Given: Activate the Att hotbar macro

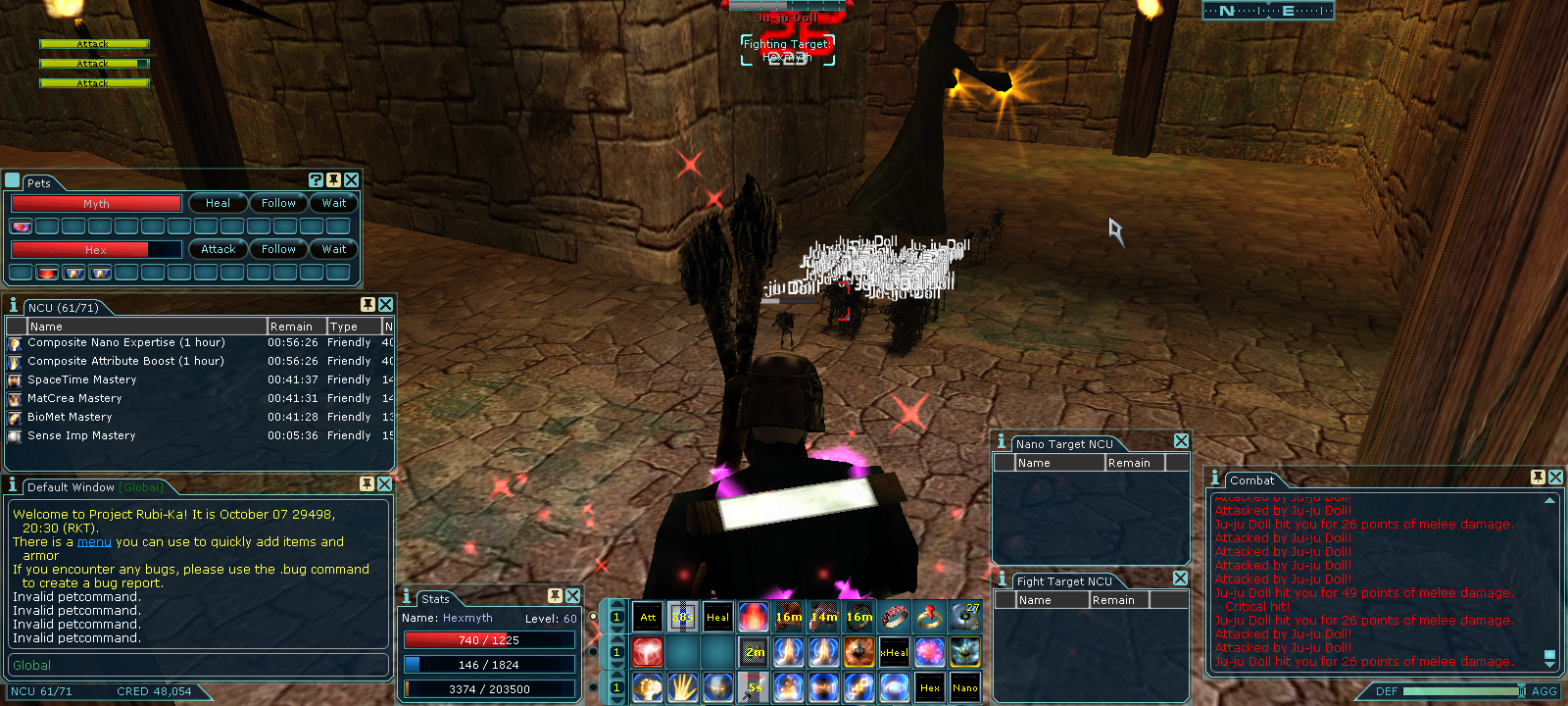Looking at the screenshot, I should click(x=648, y=617).
